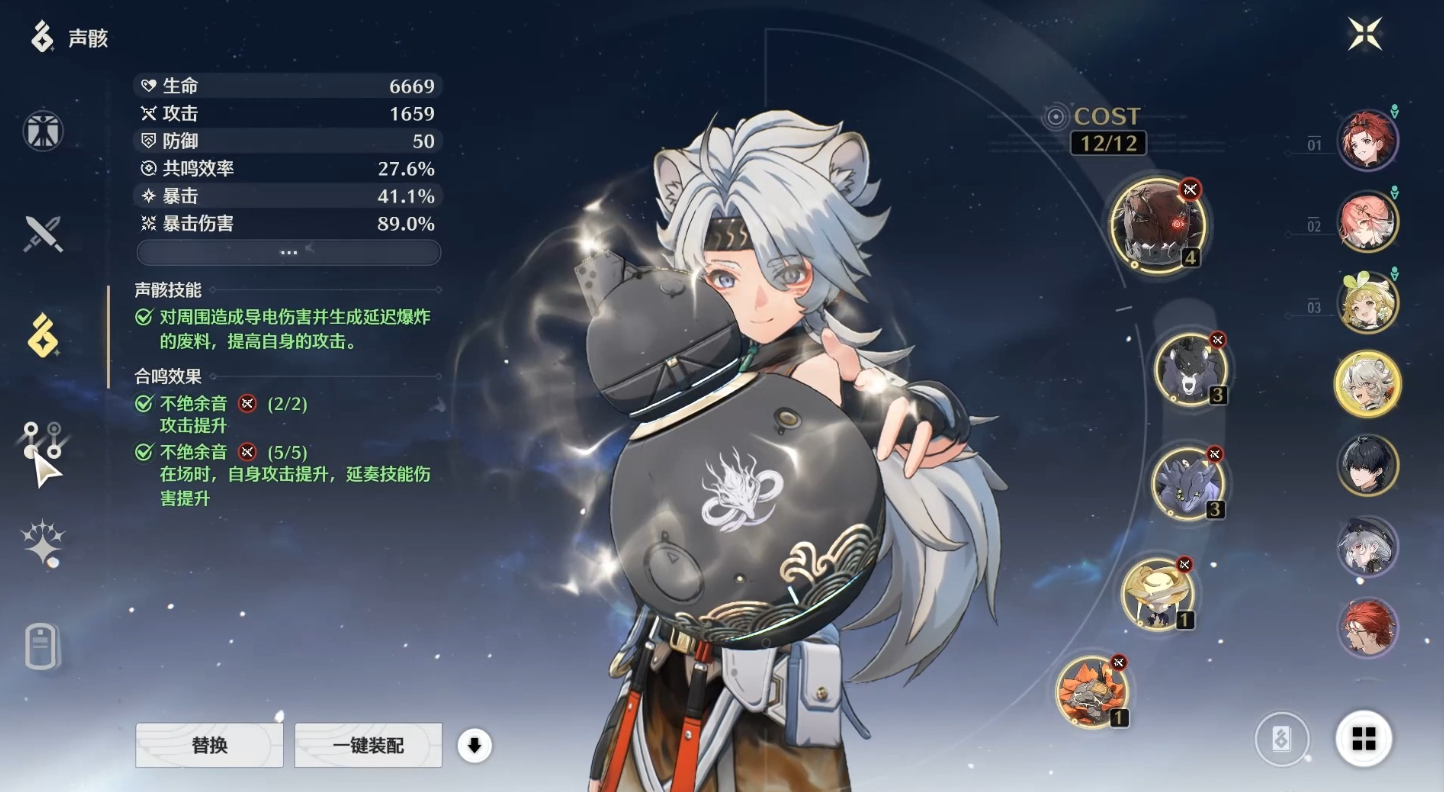Select party member slot 03
The image size is (1444, 792).
(x=1368, y=302)
